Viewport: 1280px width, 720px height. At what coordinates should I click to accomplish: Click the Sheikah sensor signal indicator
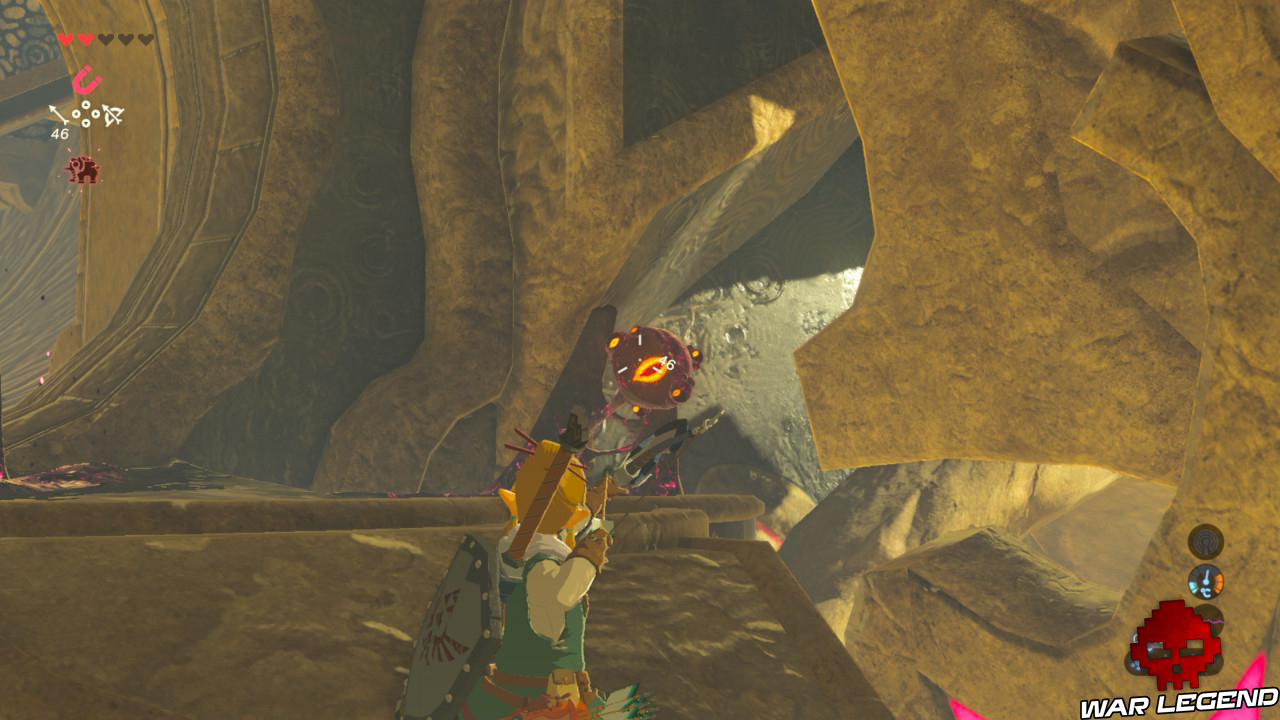click(1204, 540)
